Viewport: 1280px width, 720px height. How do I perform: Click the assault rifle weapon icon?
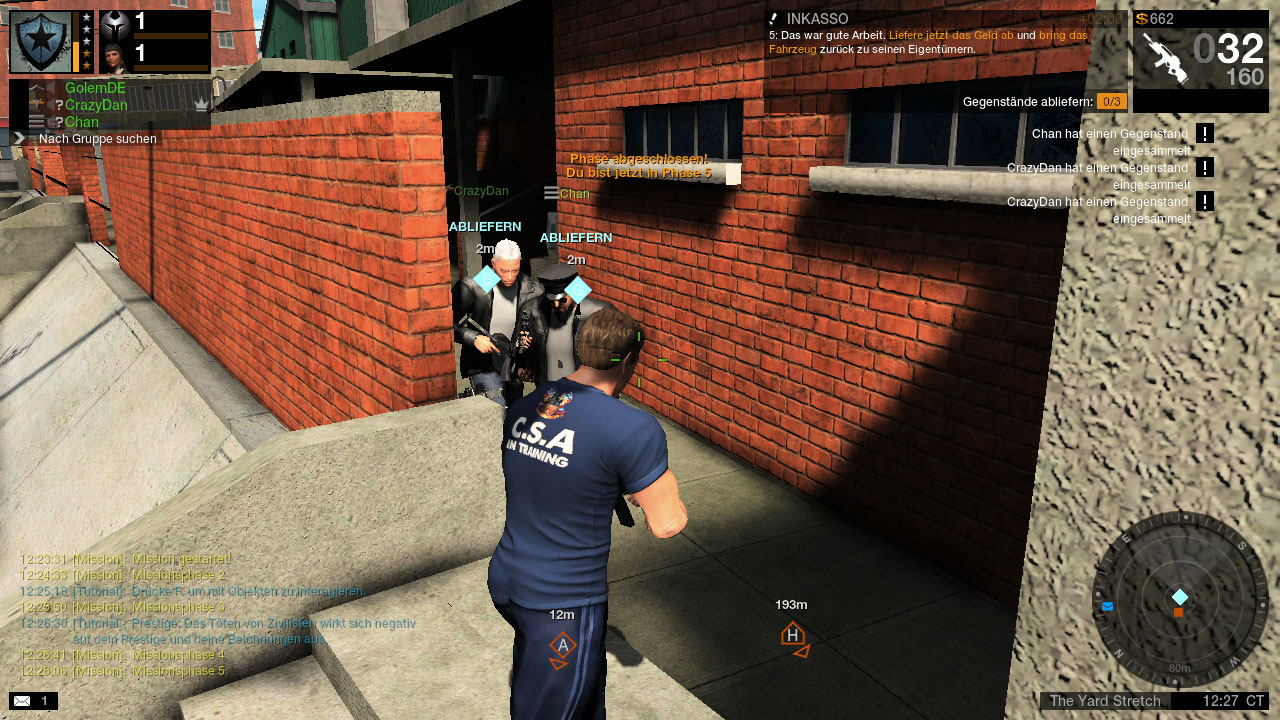(1163, 57)
